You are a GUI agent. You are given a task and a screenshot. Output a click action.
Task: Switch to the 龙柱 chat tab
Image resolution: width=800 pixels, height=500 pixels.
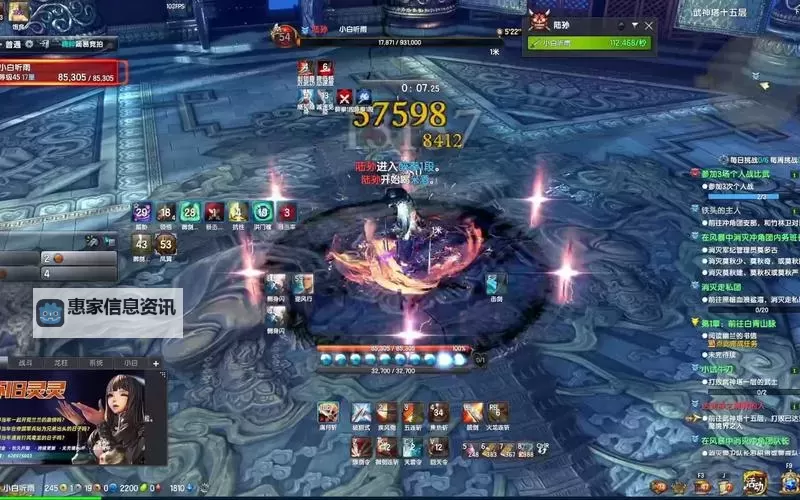point(61,363)
